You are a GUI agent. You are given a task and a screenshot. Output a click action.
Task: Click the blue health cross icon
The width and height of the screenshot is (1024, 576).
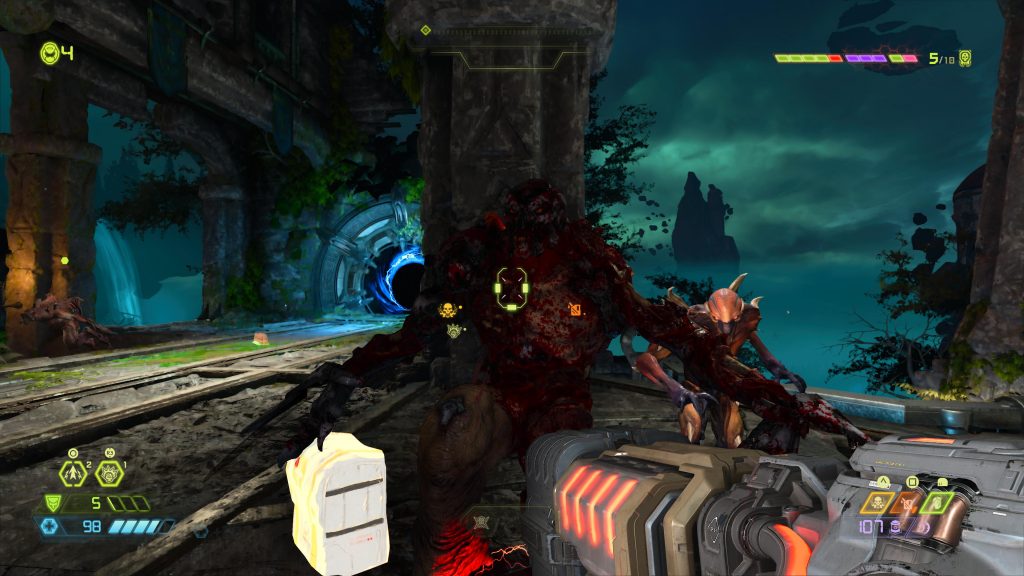click(49, 526)
